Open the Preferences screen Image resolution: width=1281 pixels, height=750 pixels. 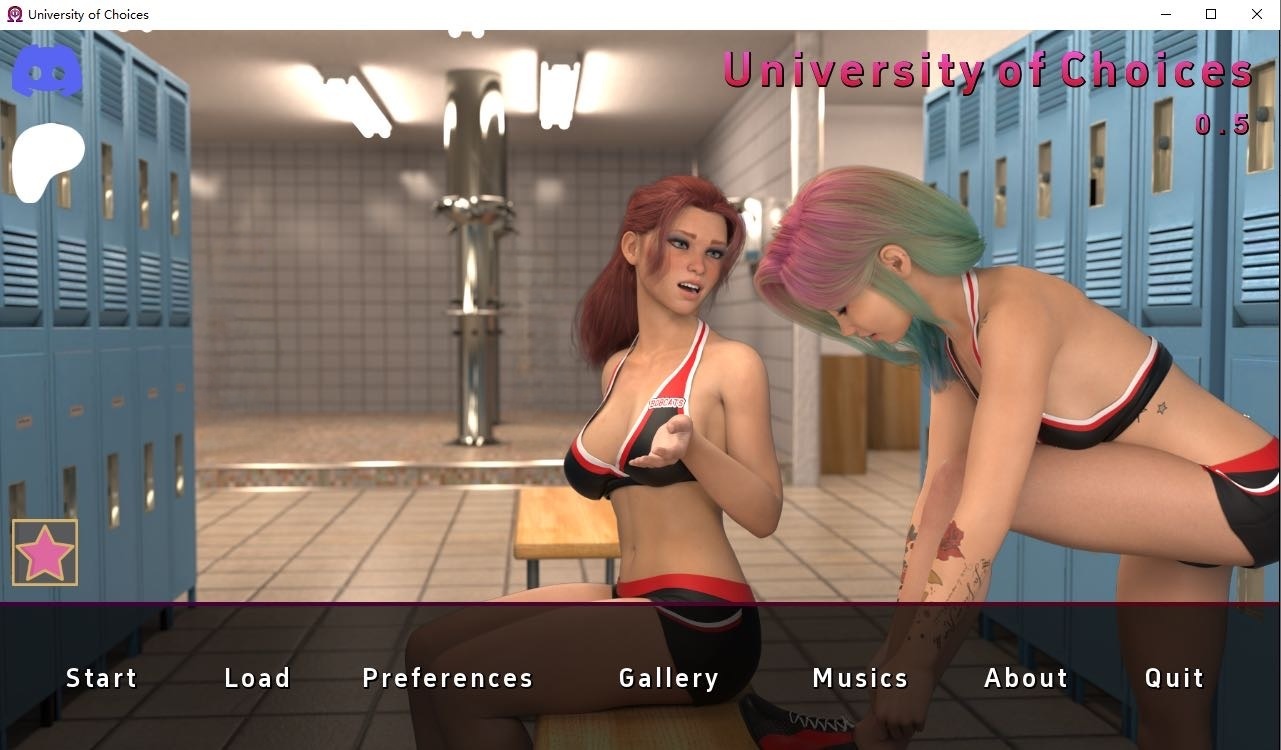coord(447,678)
